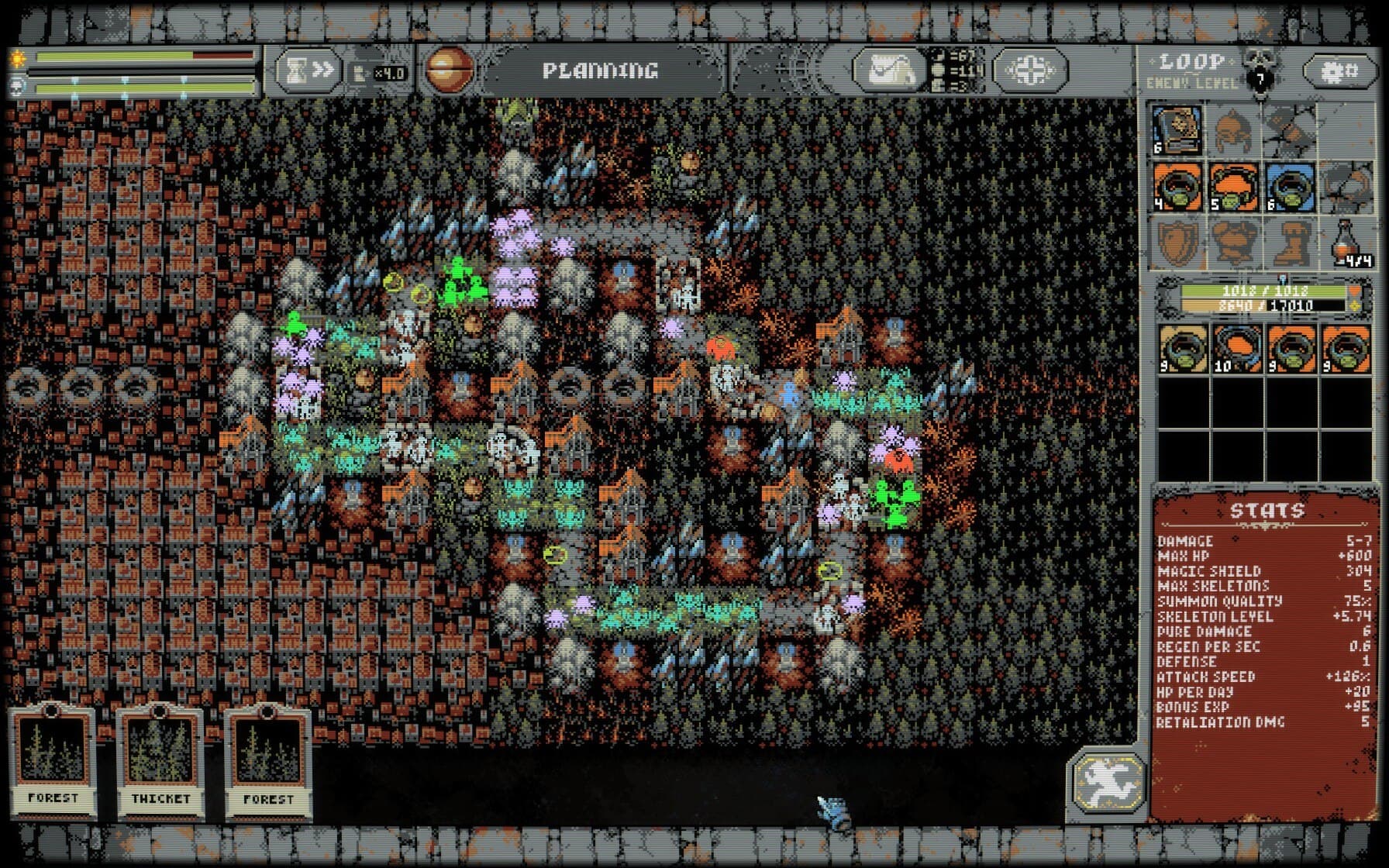Toggle the hourglass game speed button
The image size is (1389, 868).
click(x=306, y=71)
